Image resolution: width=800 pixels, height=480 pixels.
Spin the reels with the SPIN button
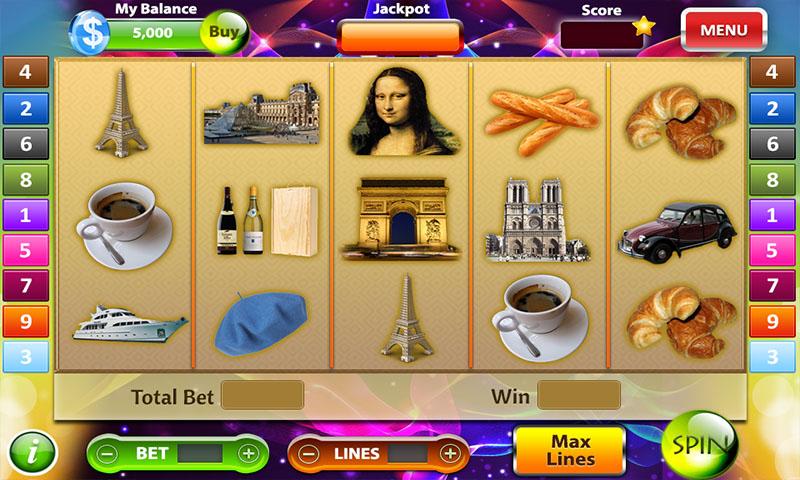(699, 444)
